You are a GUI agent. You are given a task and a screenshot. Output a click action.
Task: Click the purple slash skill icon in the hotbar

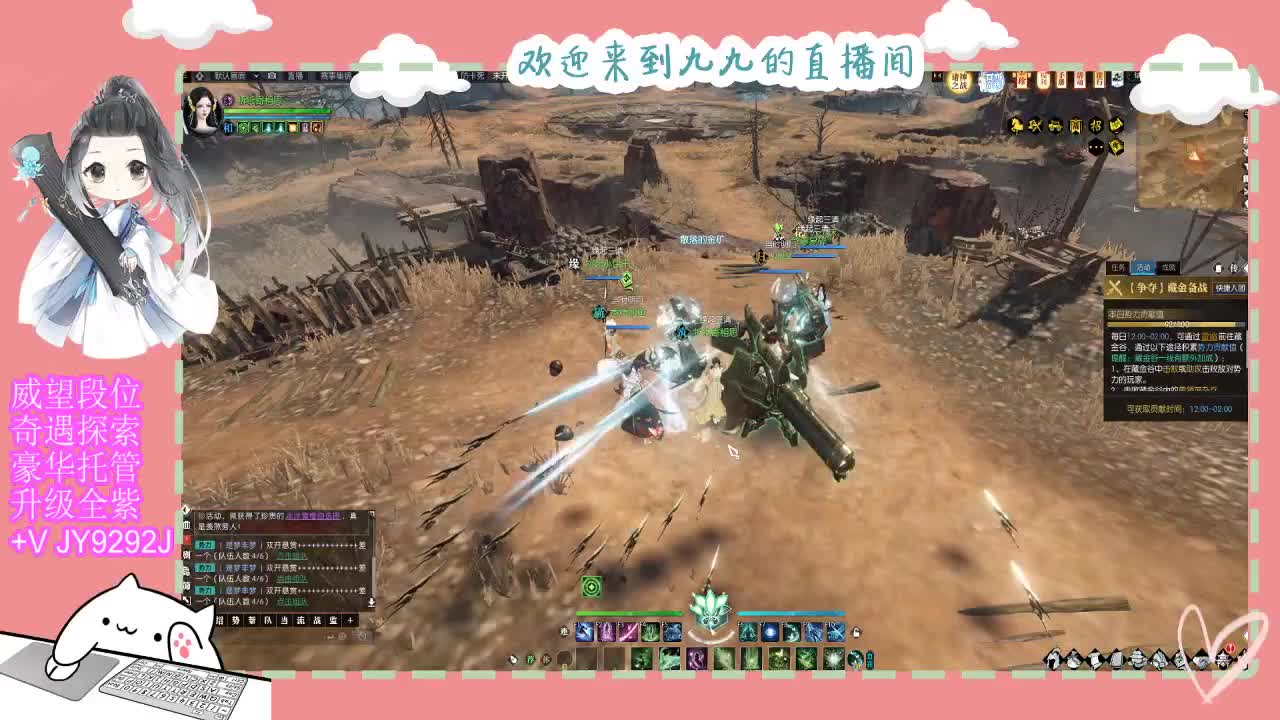[626, 630]
